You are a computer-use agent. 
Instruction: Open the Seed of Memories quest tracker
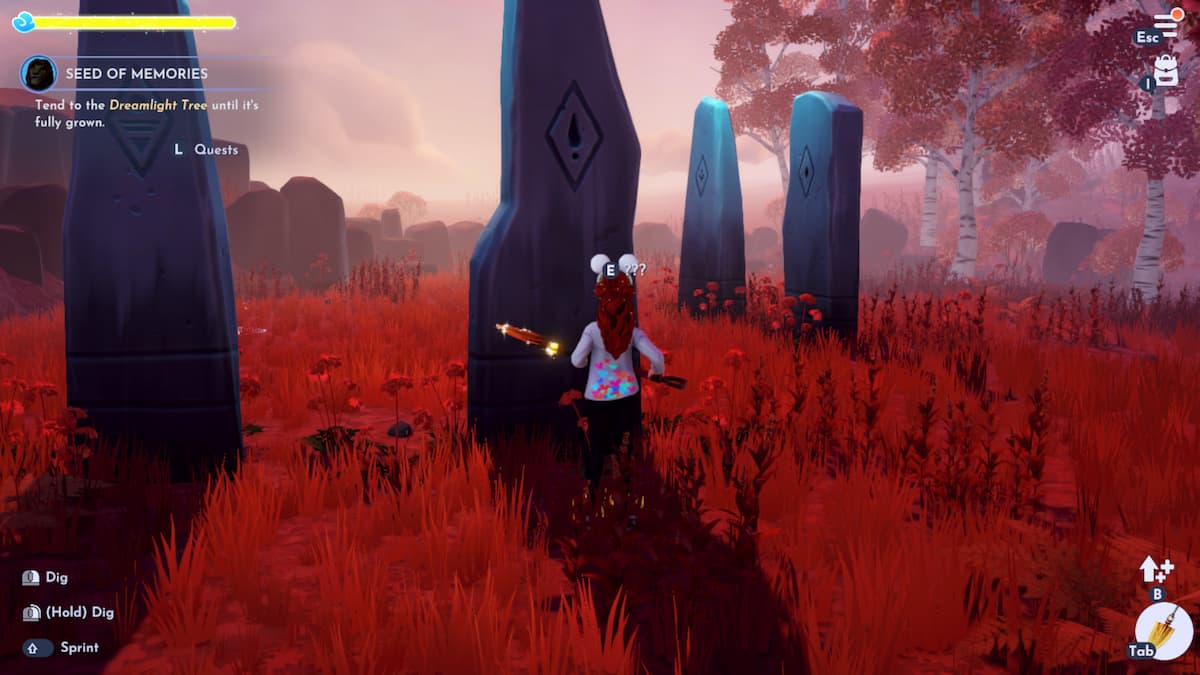pos(136,74)
